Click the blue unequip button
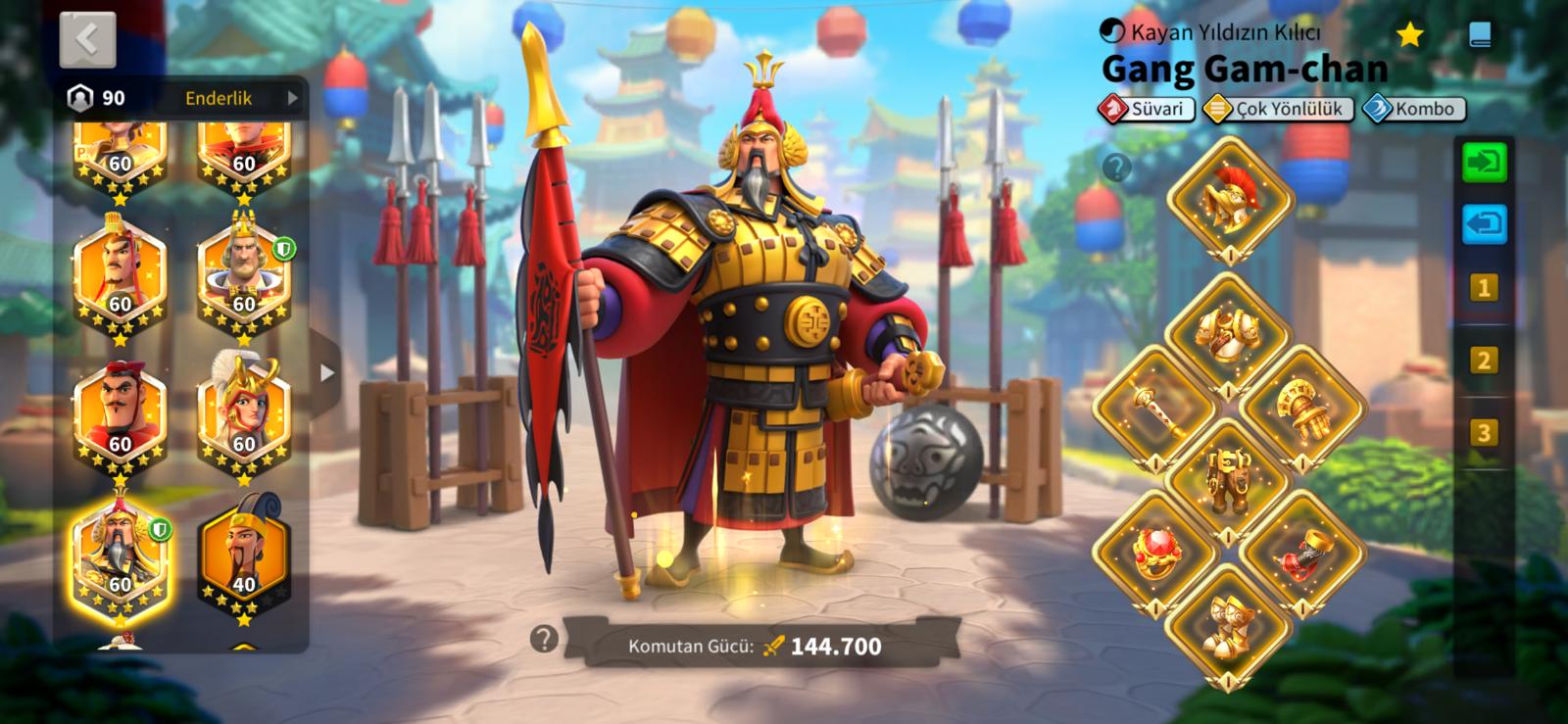 click(1483, 224)
